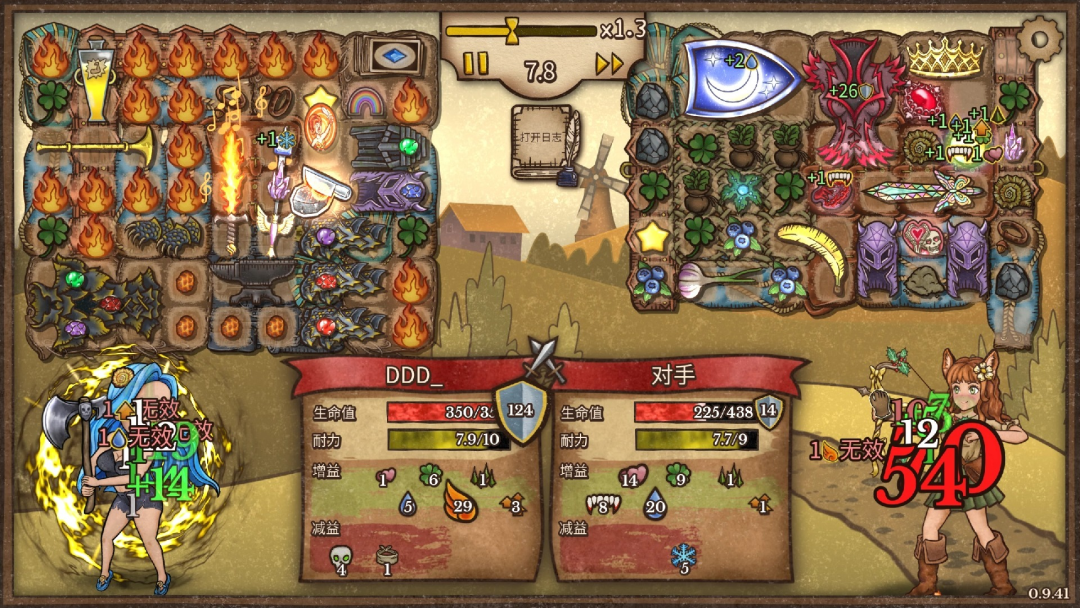Select the golden crown item
Viewport: 1080px width, 608px height.
945,57
